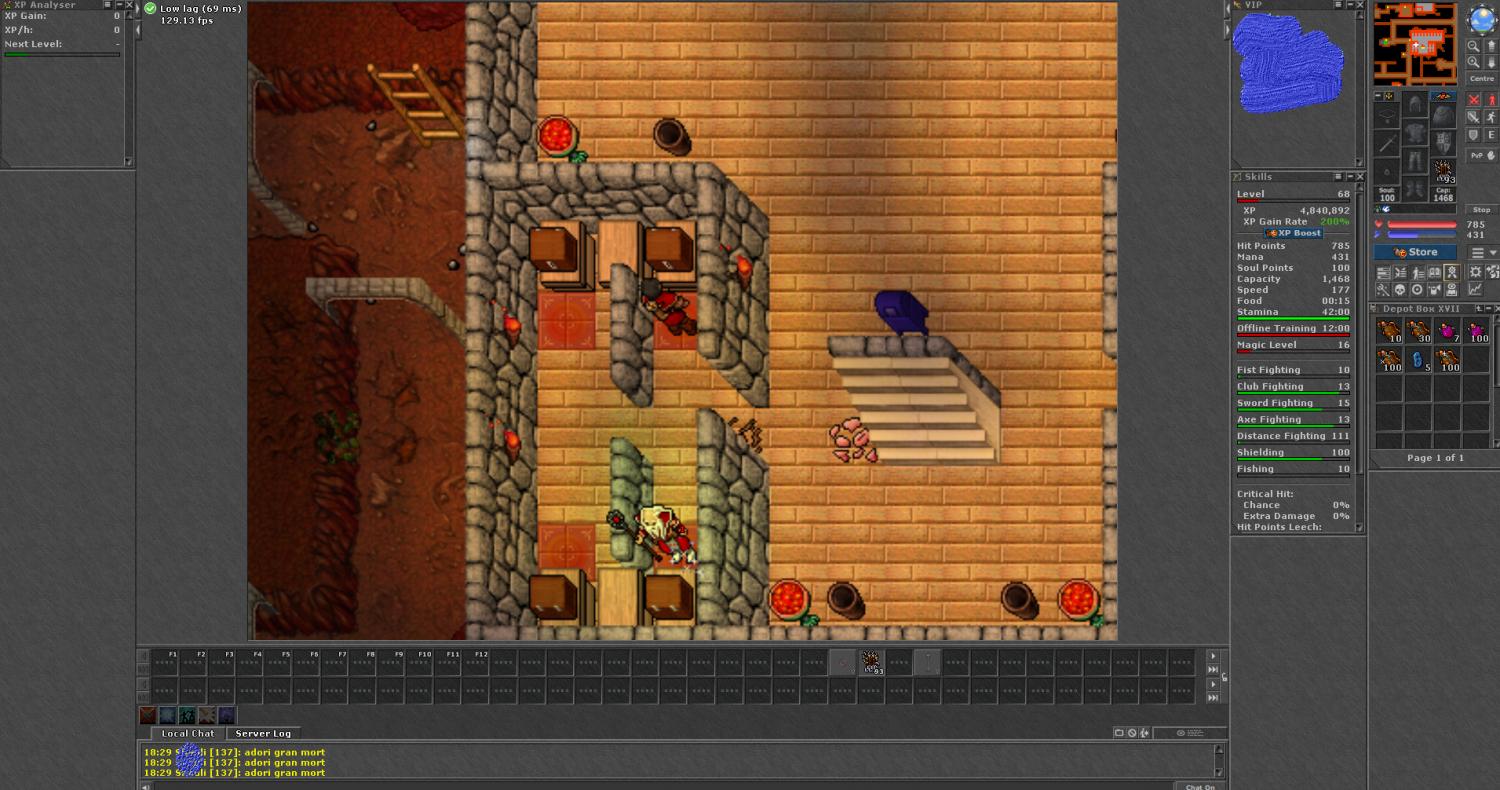Centre the minimap view
1500x790 pixels.
click(1481, 78)
